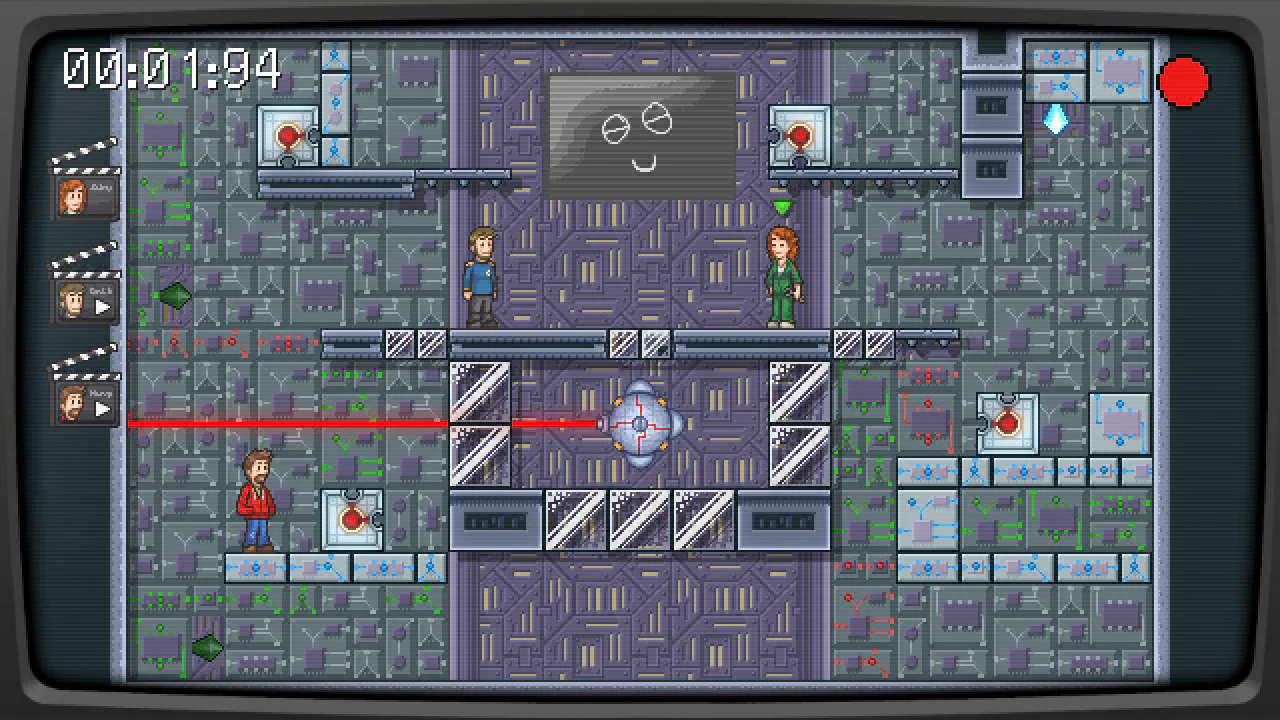
Task: Click the laser beam crossing the level
Action: coord(350,422)
